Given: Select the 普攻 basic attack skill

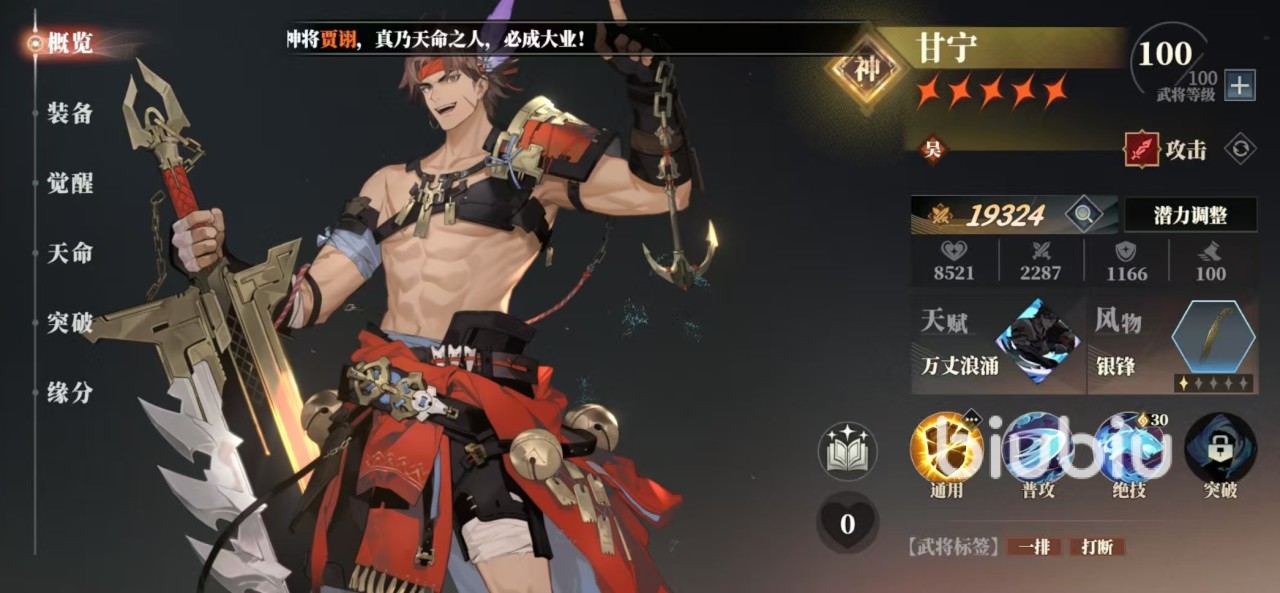Looking at the screenshot, I should point(1037,449).
